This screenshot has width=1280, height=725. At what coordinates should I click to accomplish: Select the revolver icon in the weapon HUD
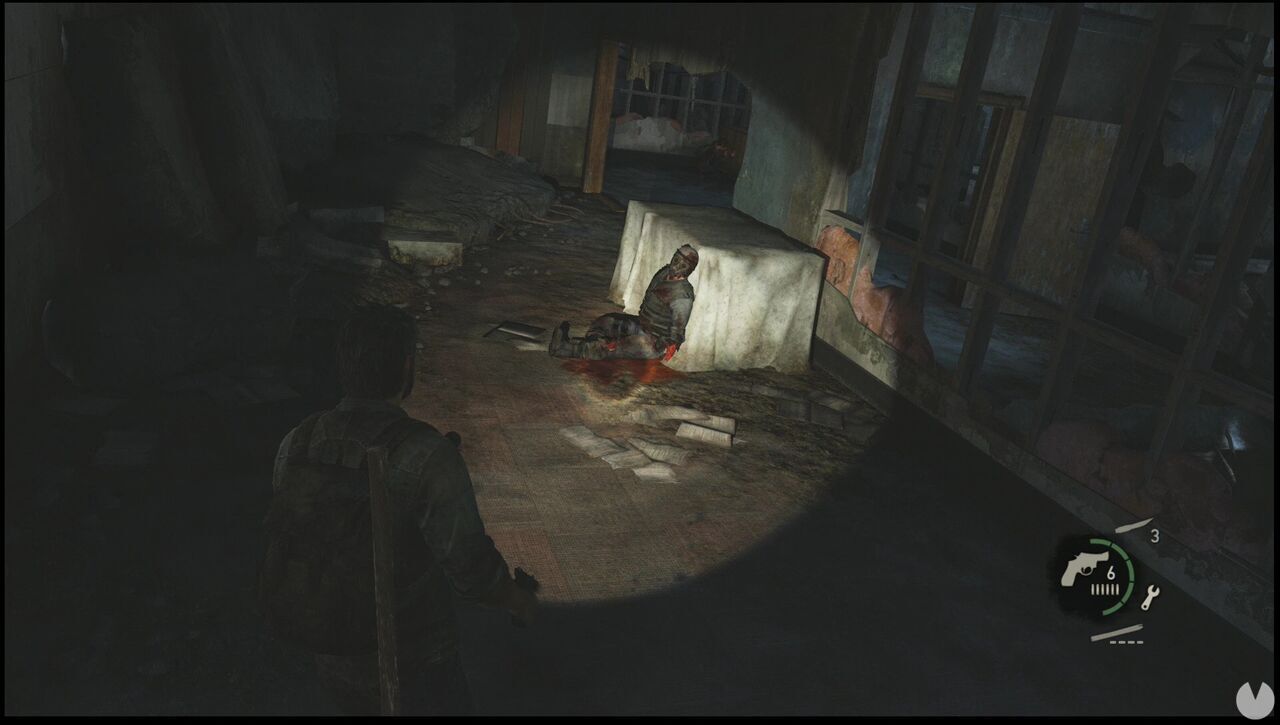pyautogui.click(x=1085, y=568)
